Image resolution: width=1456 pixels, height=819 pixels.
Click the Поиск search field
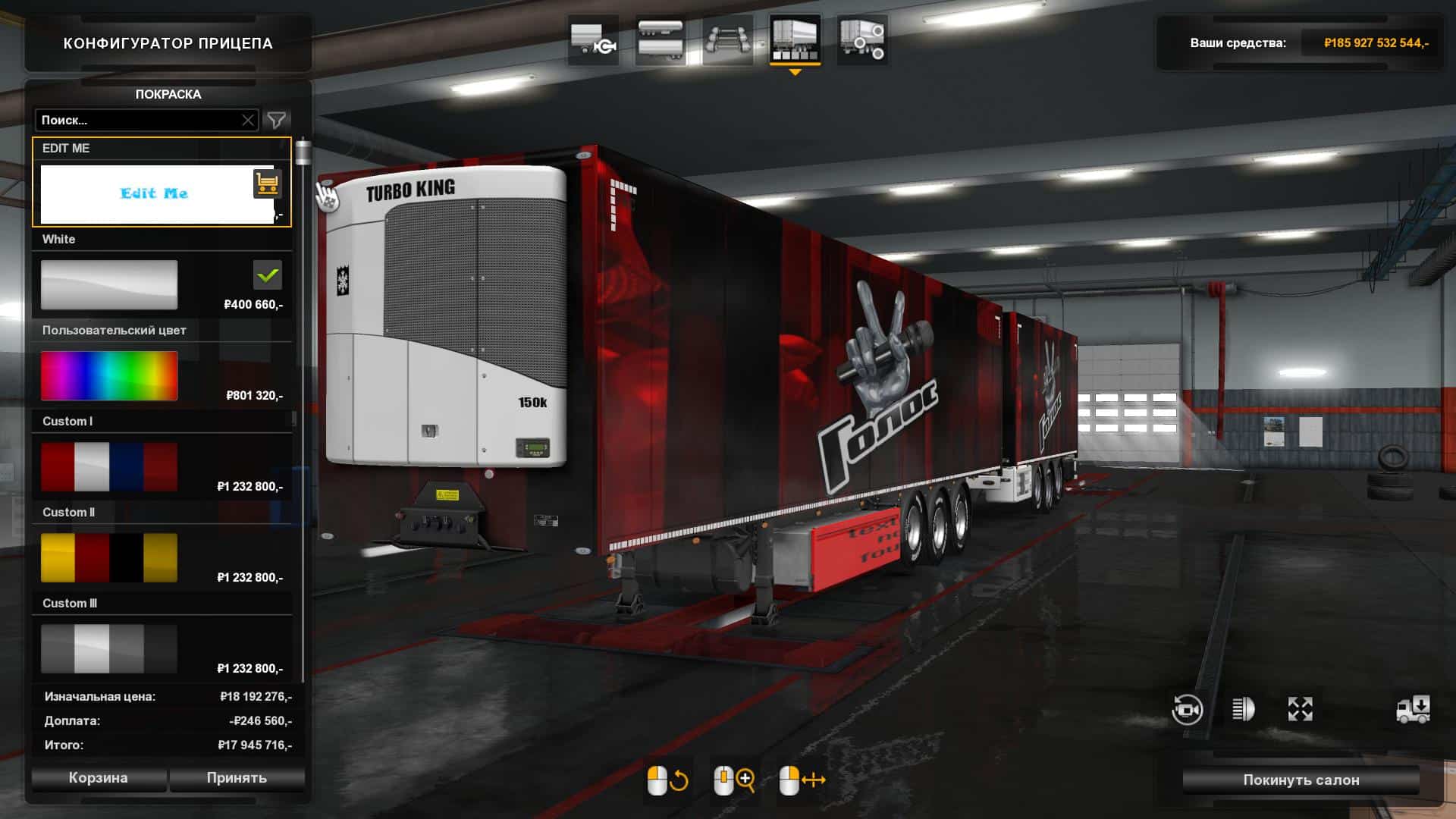point(136,120)
